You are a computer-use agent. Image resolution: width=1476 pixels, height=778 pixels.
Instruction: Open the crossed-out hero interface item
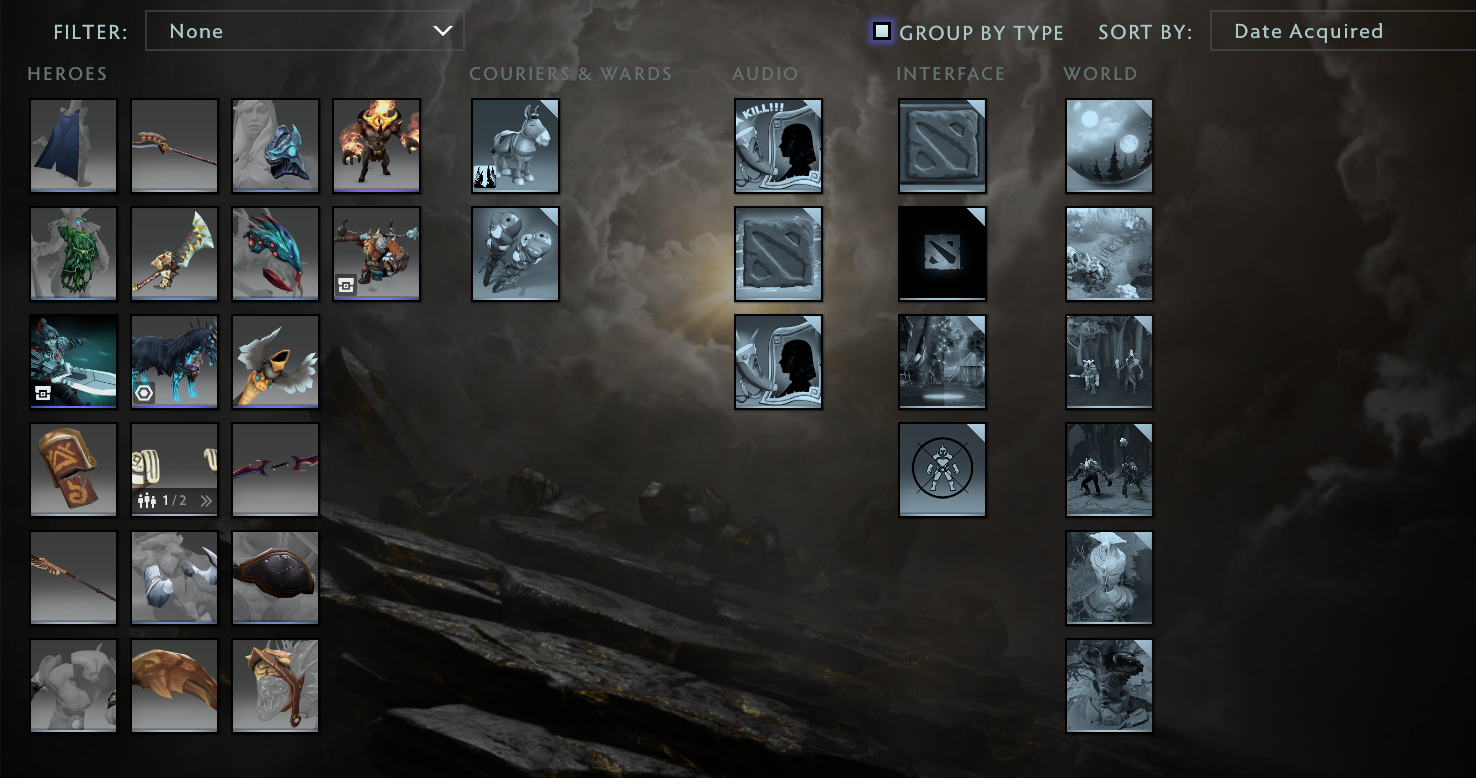coord(942,469)
